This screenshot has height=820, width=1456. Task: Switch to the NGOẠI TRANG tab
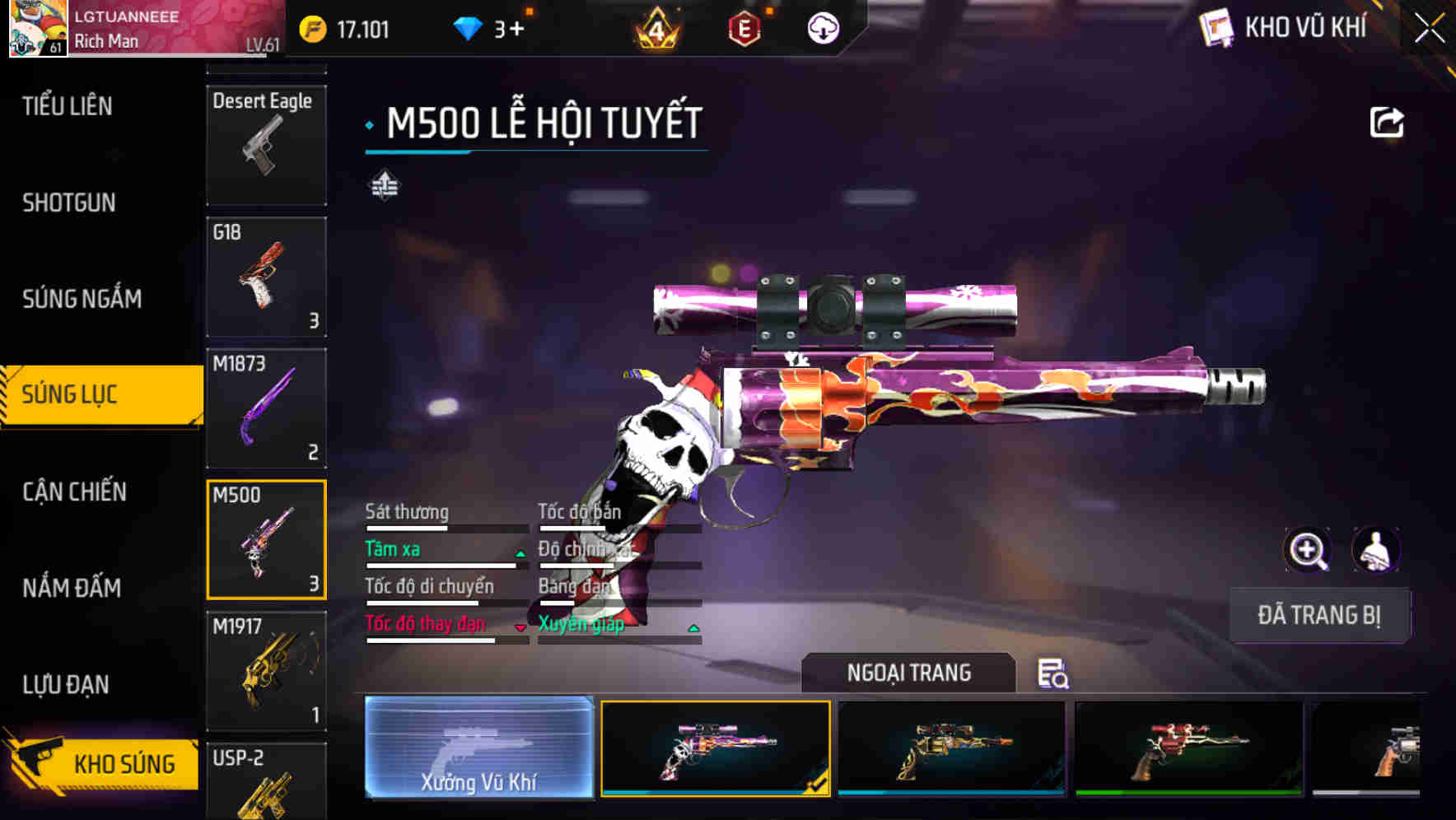click(x=909, y=673)
